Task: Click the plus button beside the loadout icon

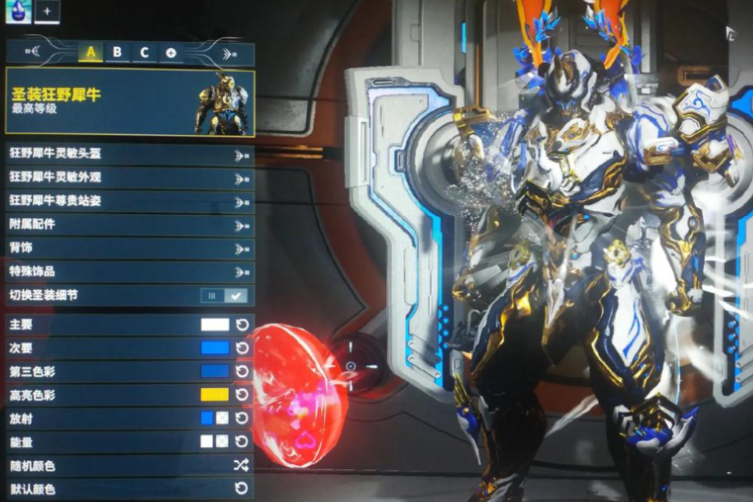Action: (x=46, y=11)
